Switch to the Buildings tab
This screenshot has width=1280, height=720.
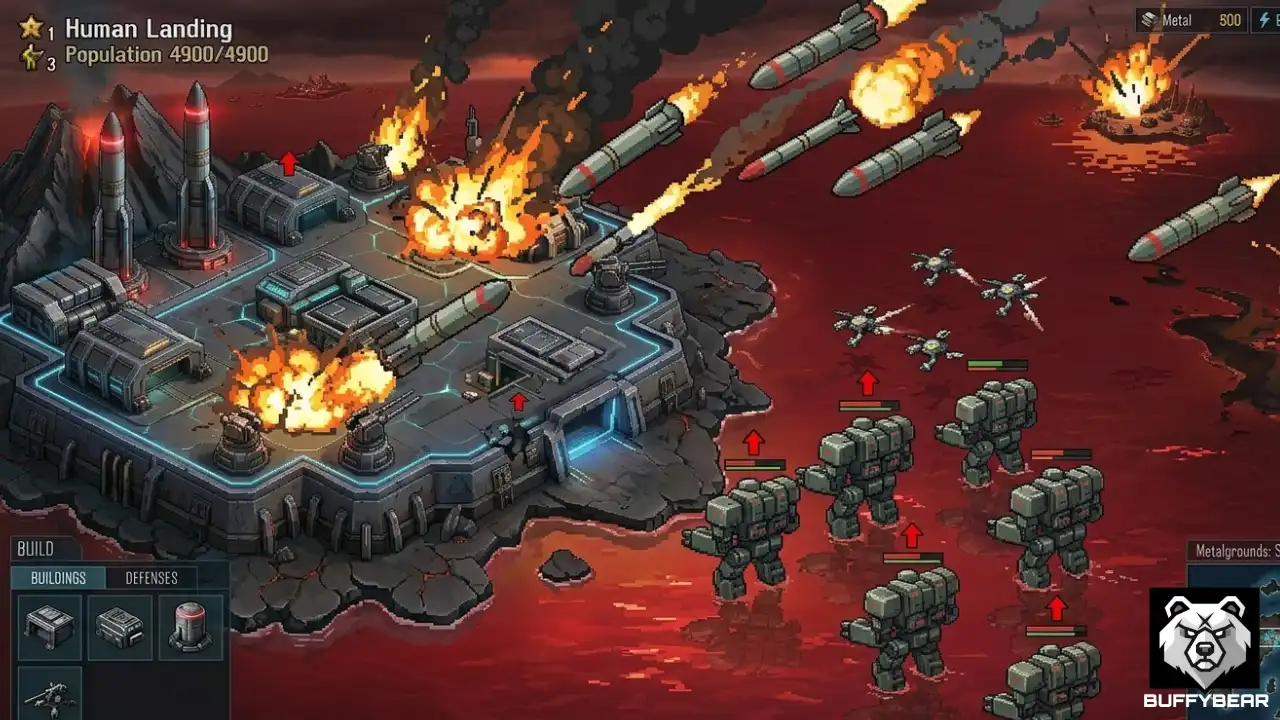58,578
